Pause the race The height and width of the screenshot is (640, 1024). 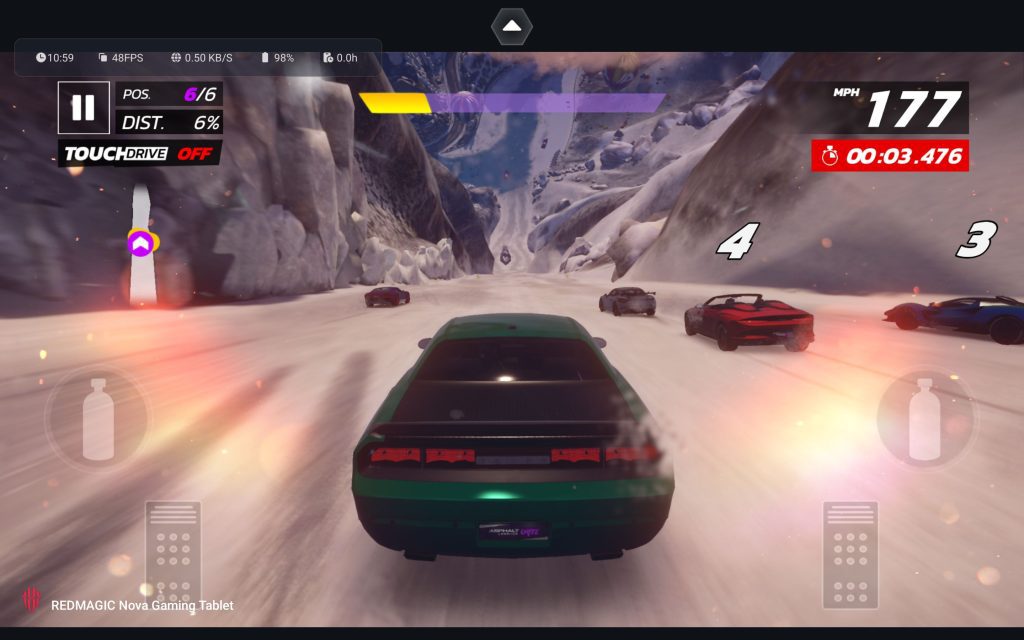point(83,108)
